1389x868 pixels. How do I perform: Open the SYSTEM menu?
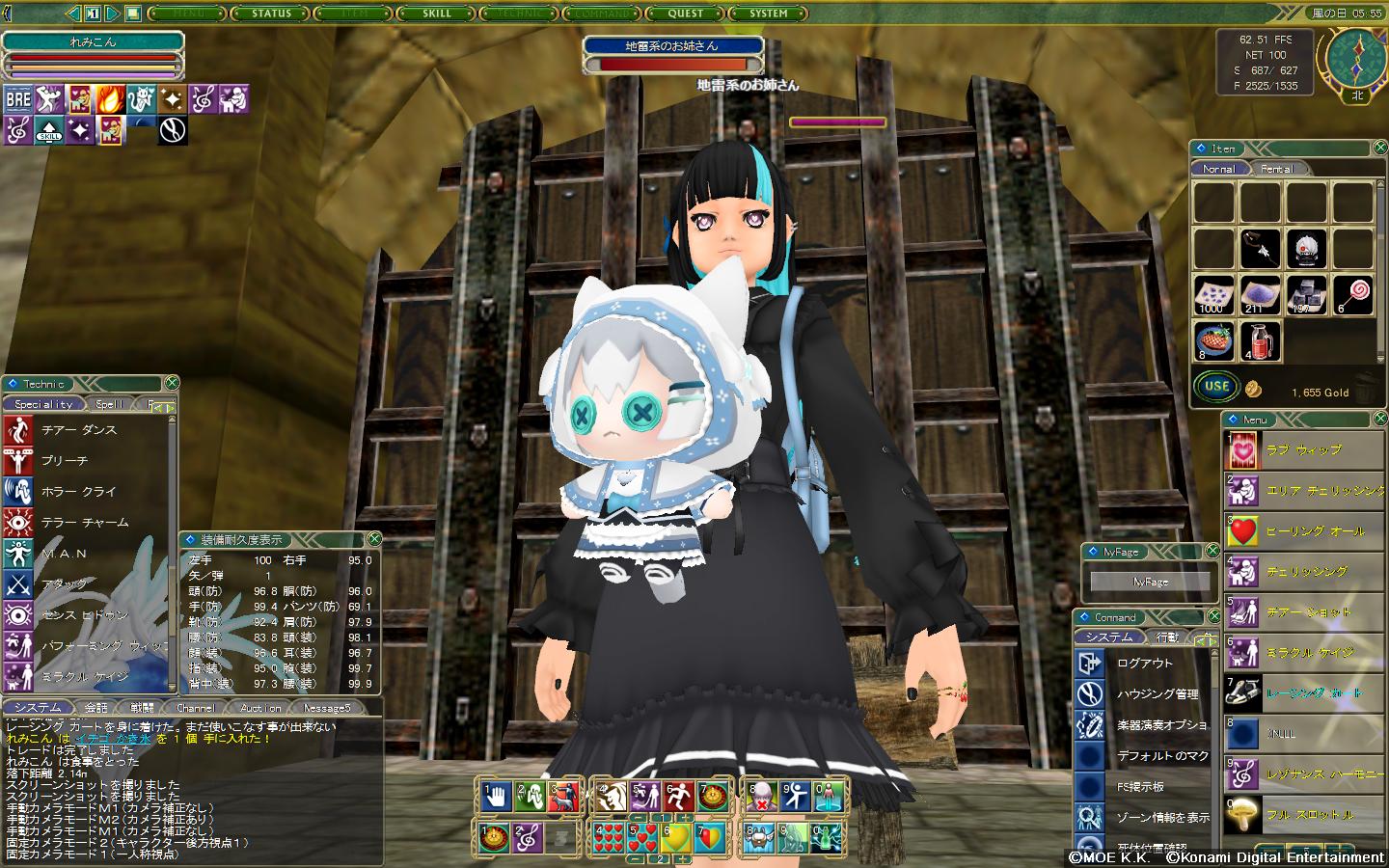tap(769, 14)
